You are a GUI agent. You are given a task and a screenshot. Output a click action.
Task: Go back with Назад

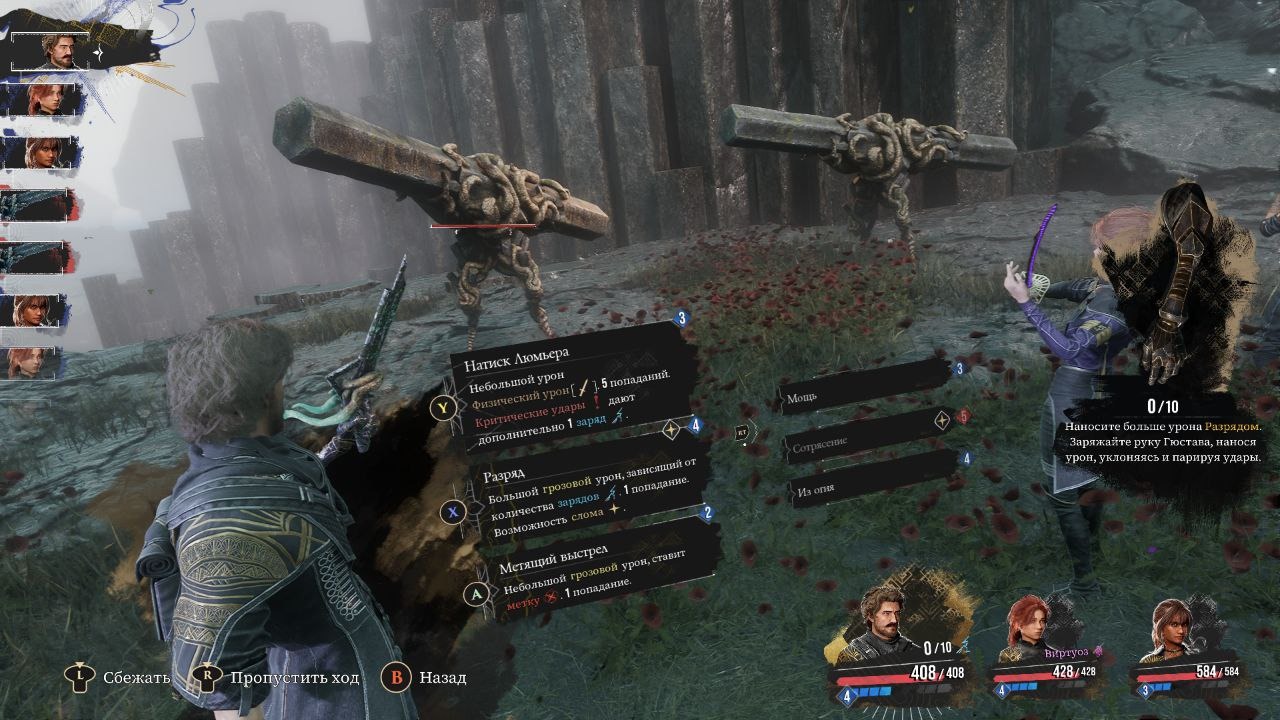pos(425,677)
